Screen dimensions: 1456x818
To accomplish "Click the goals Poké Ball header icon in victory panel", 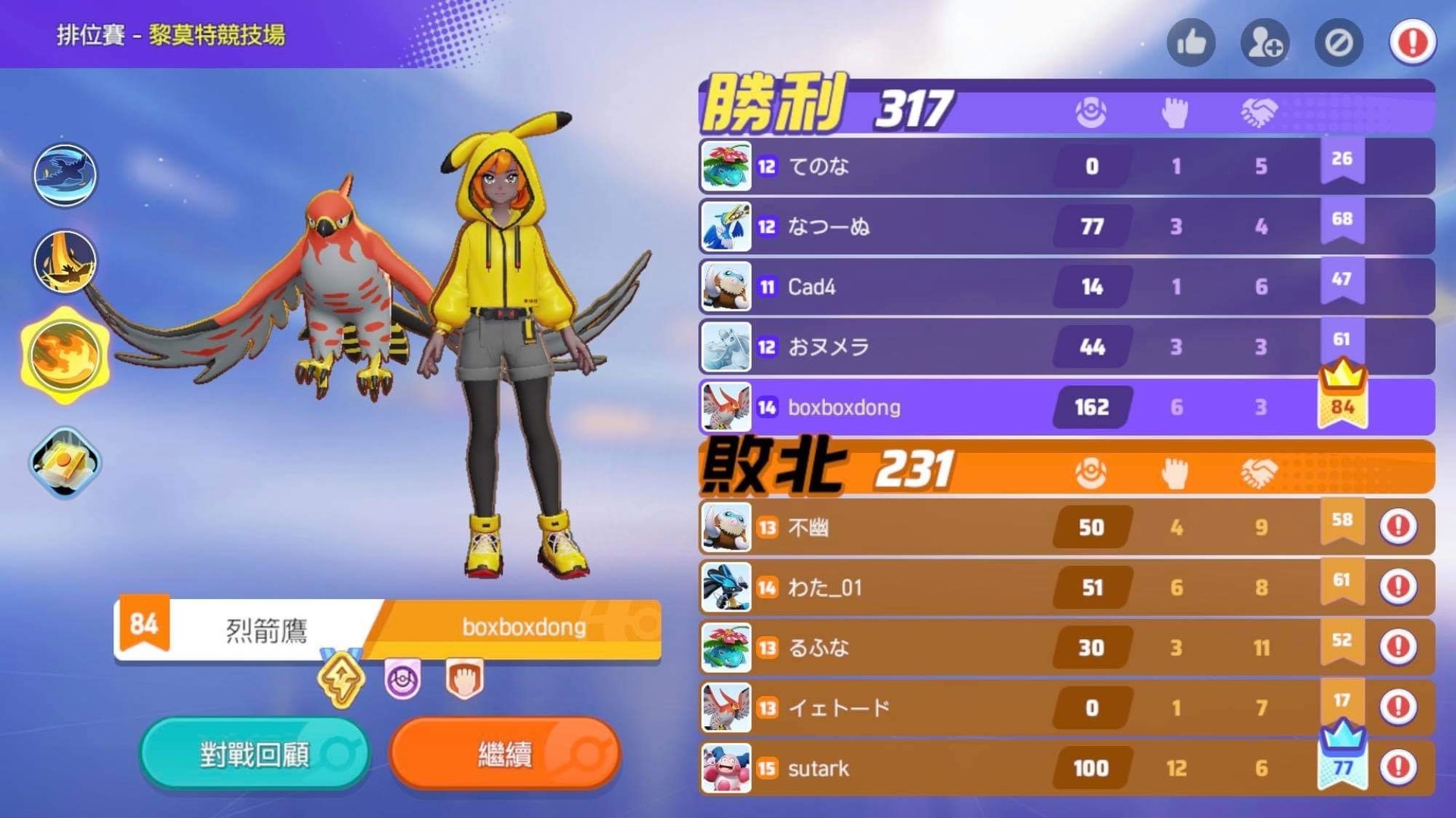I will [1092, 111].
